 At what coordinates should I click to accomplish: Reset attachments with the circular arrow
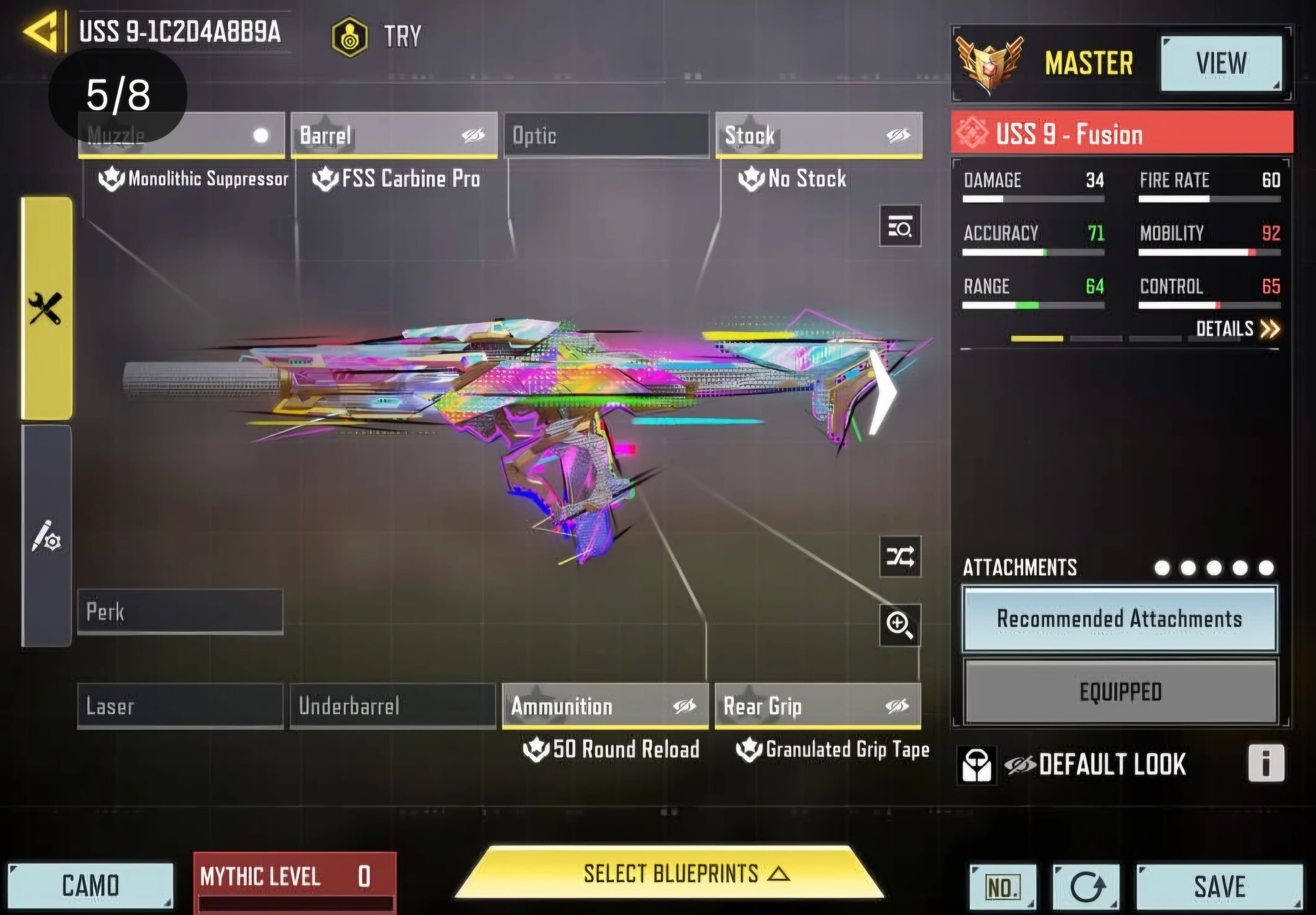click(x=1086, y=887)
